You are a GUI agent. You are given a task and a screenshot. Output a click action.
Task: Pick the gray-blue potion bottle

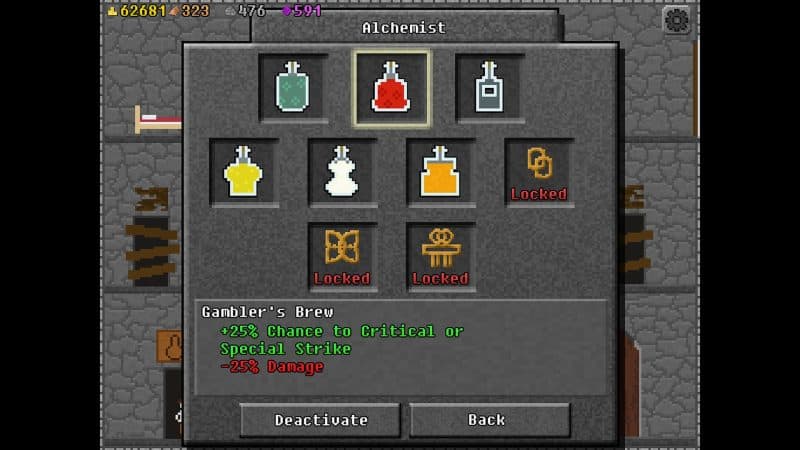[490, 88]
